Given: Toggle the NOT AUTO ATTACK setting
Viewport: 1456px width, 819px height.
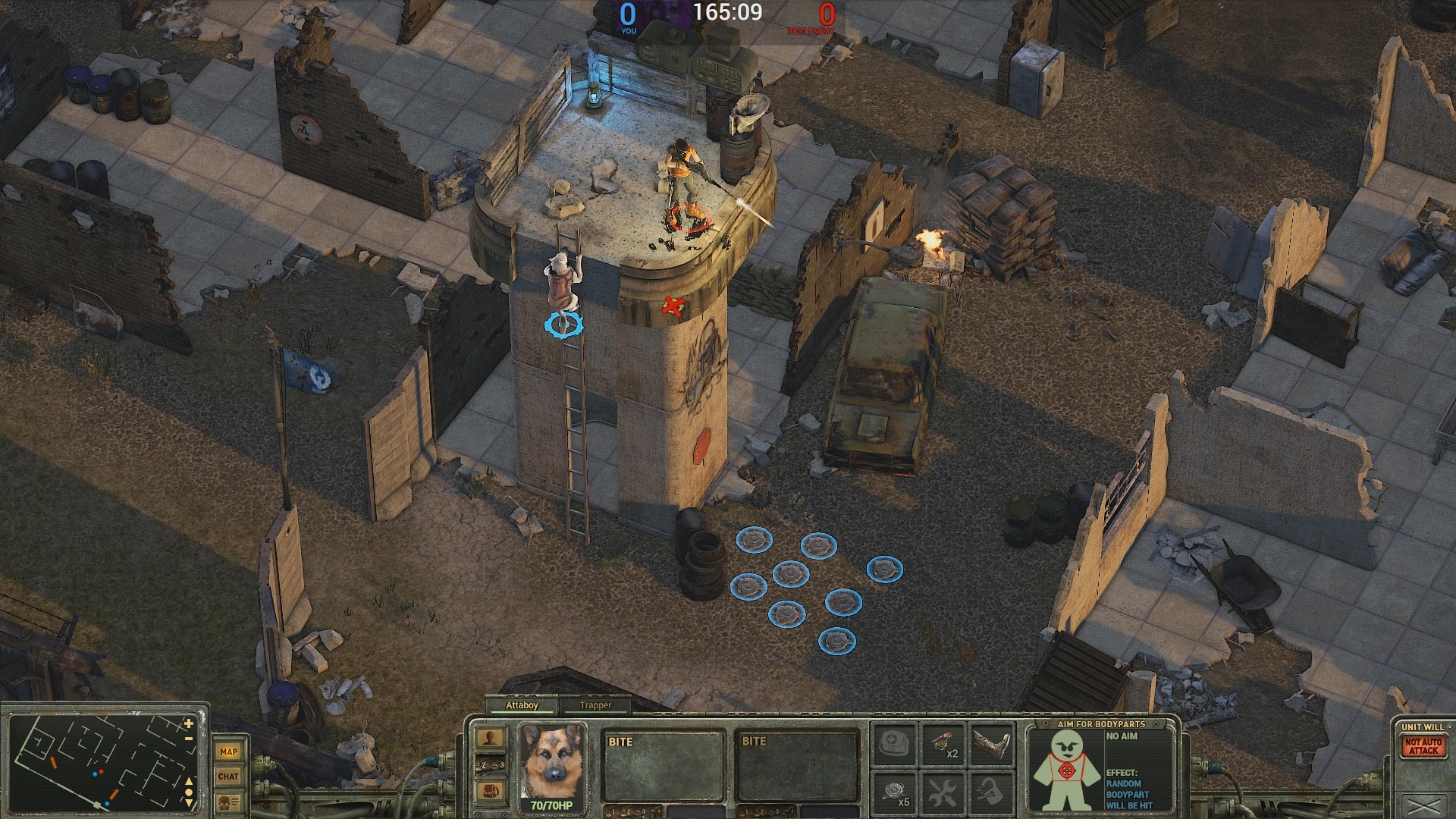Looking at the screenshot, I should click(1423, 745).
